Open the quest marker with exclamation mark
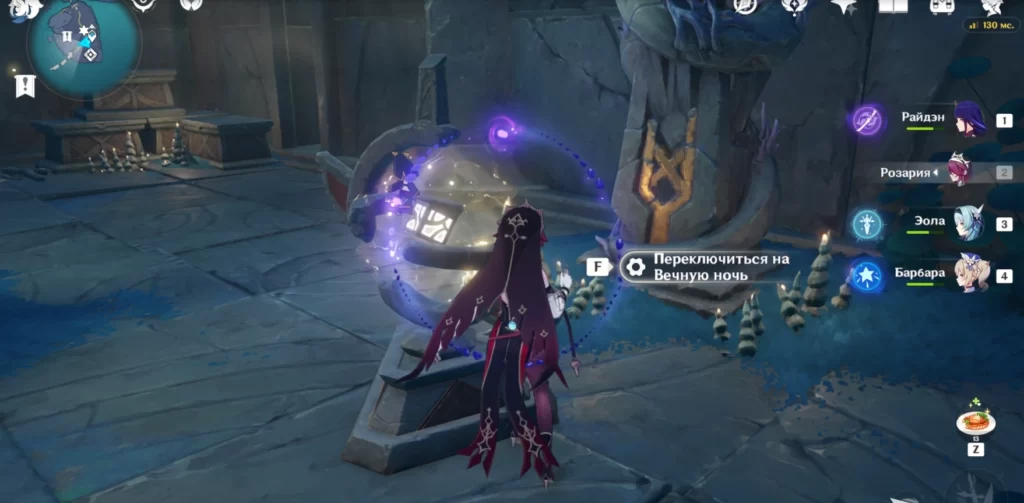 [x=25, y=86]
